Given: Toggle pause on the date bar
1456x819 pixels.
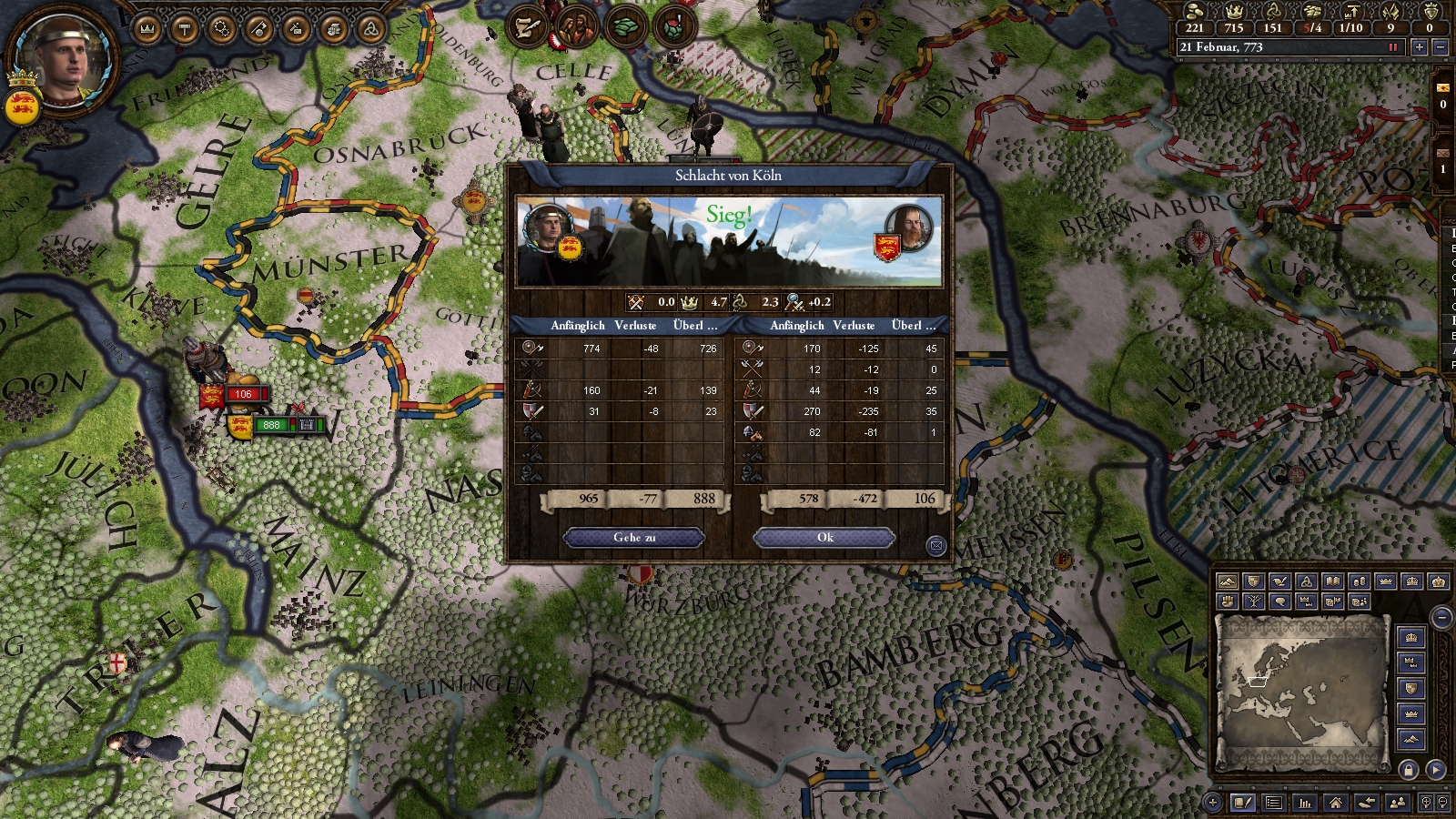Looking at the screenshot, I should click(1392, 47).
